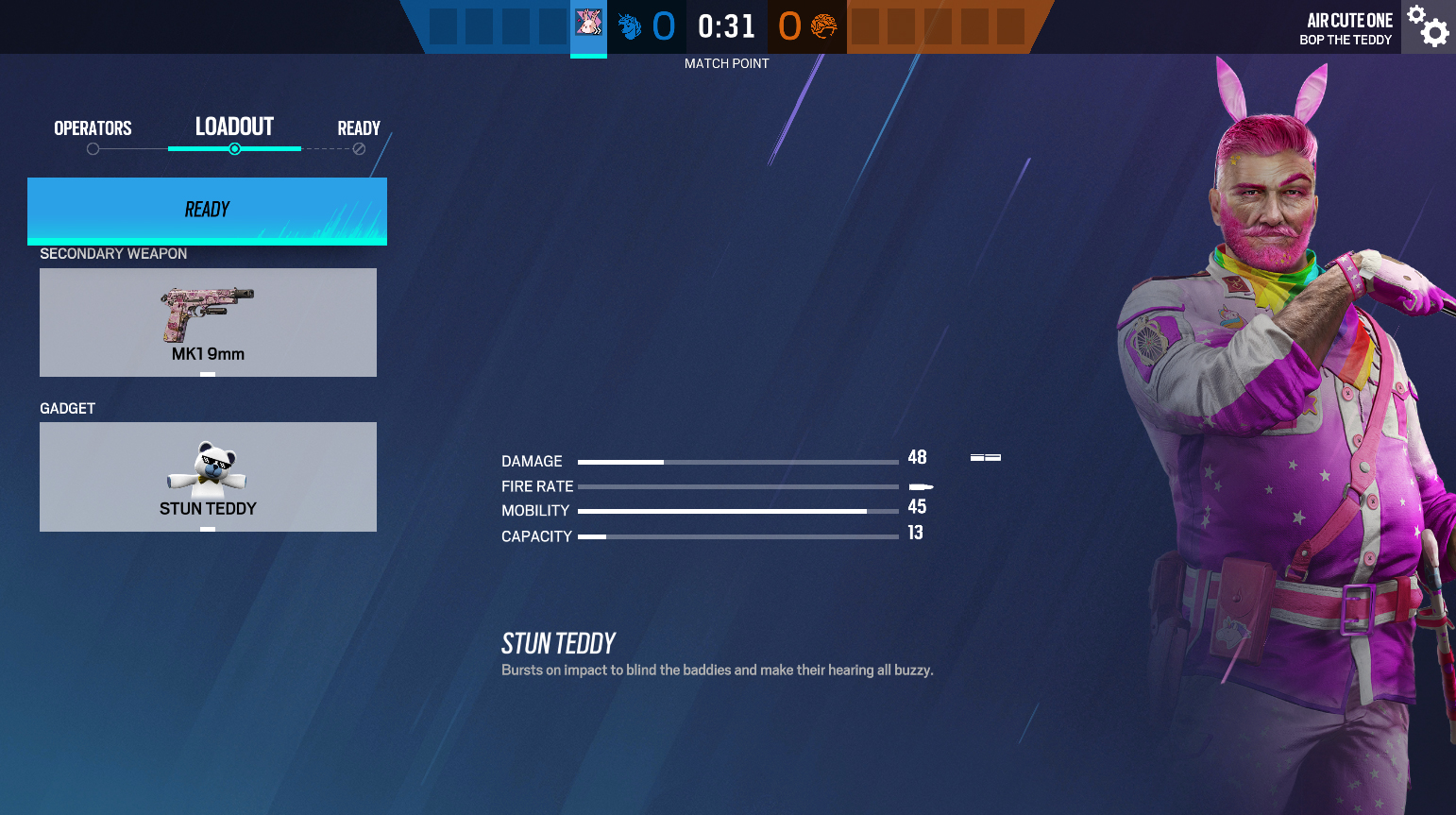Go to the Ready step tab
This screenshot has width=1456, height=815.
(x=359, y=128)
